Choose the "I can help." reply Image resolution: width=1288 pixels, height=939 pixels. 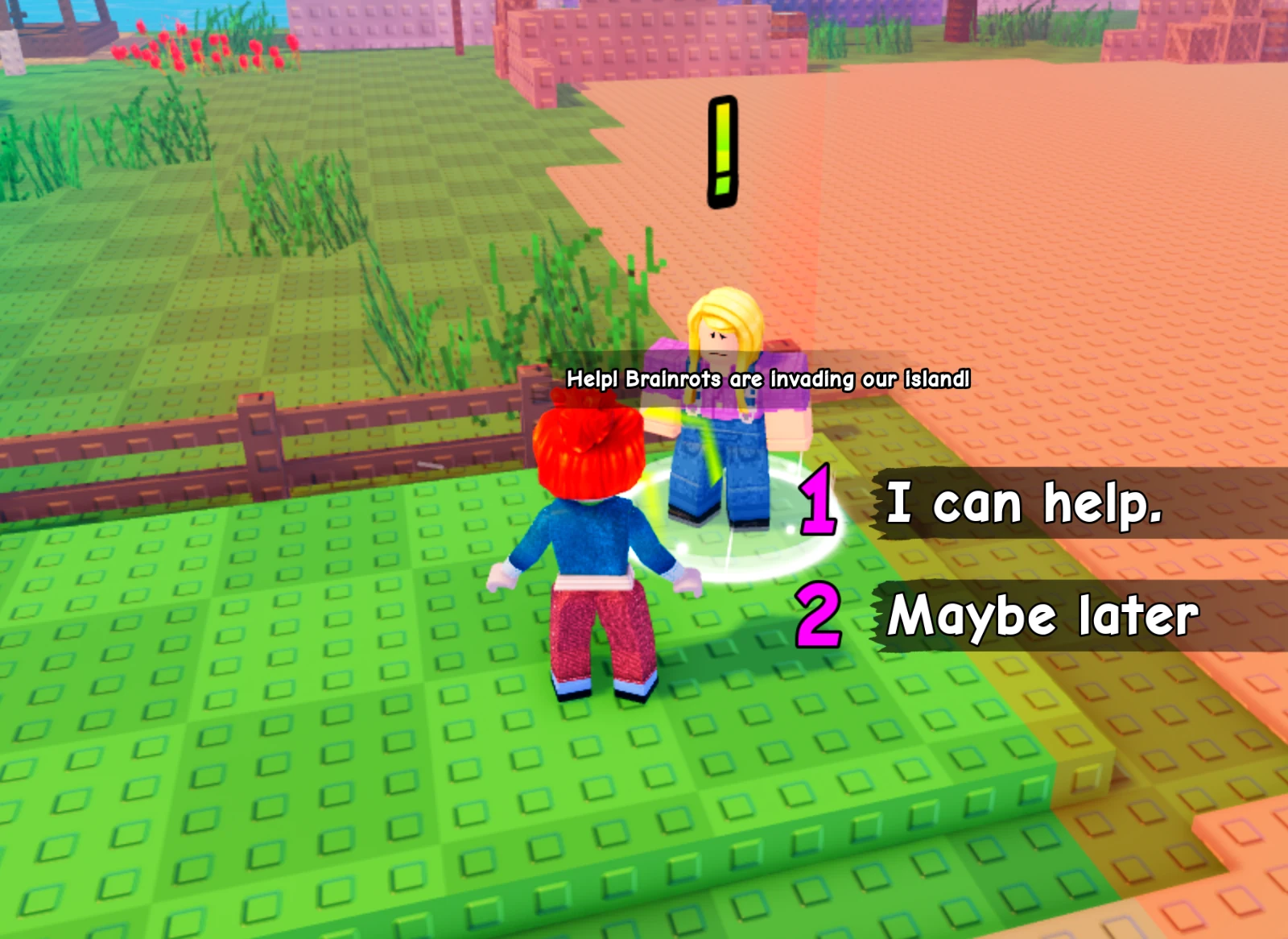[x=1024, y=503]
